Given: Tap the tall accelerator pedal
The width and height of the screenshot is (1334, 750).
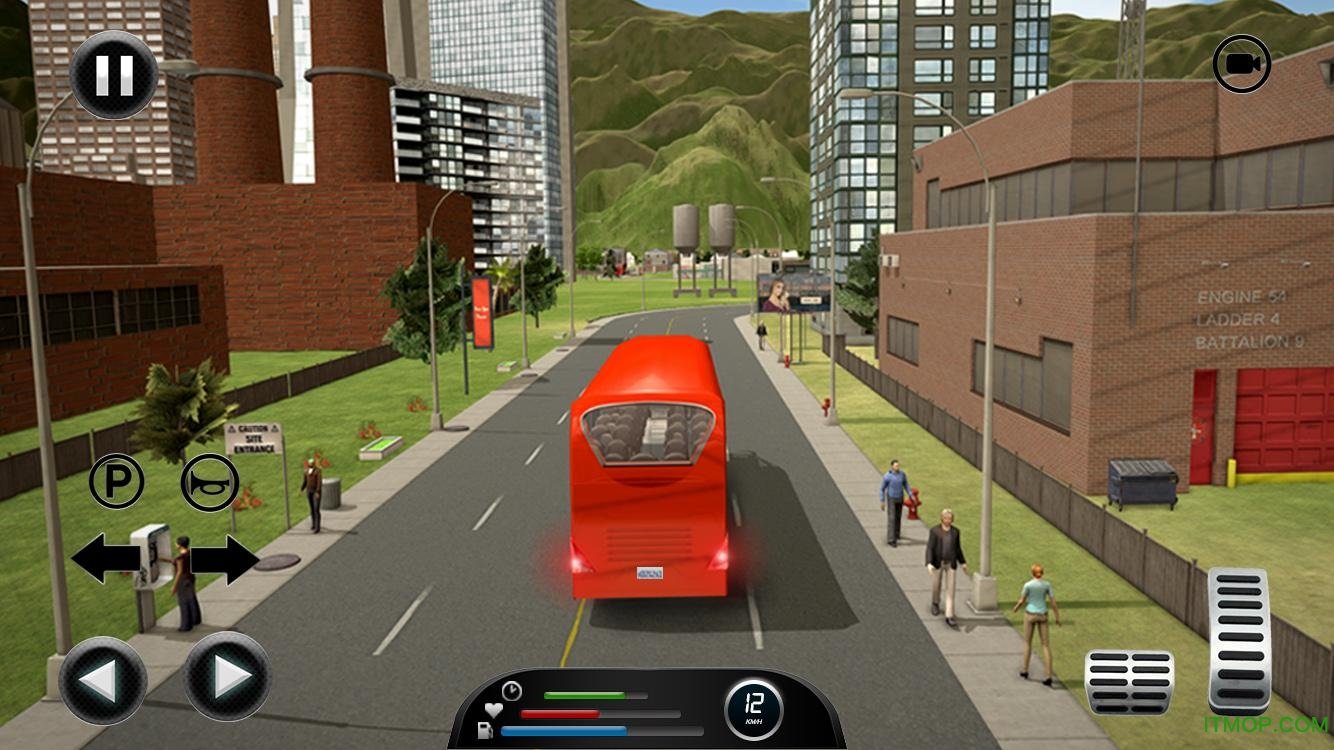Looking at the screenshot, I should [1238, 639].
